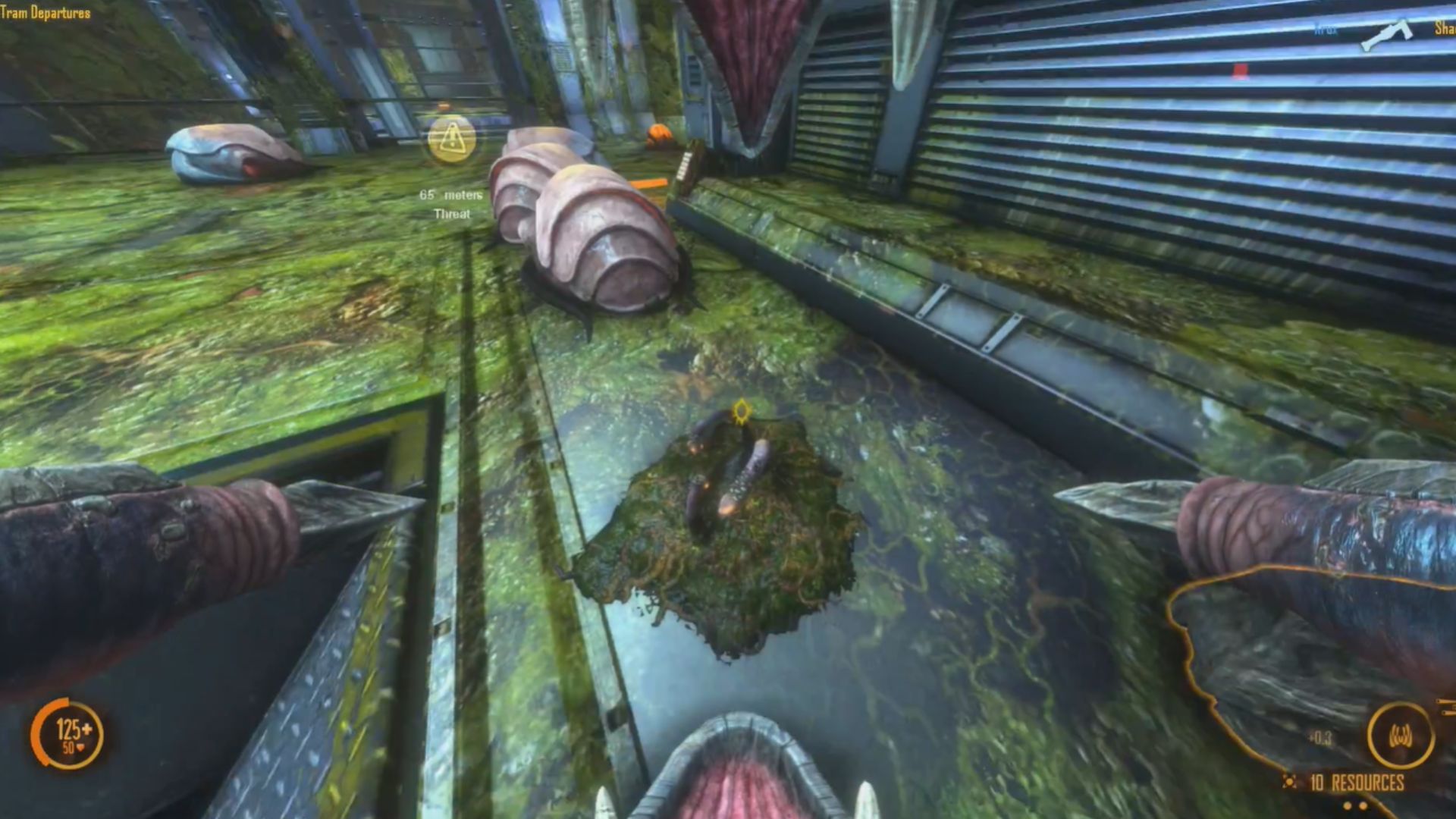Click the armor shield icon next to 50
1456x819 pixels.
pyautogui.click(x=81, y=748)
